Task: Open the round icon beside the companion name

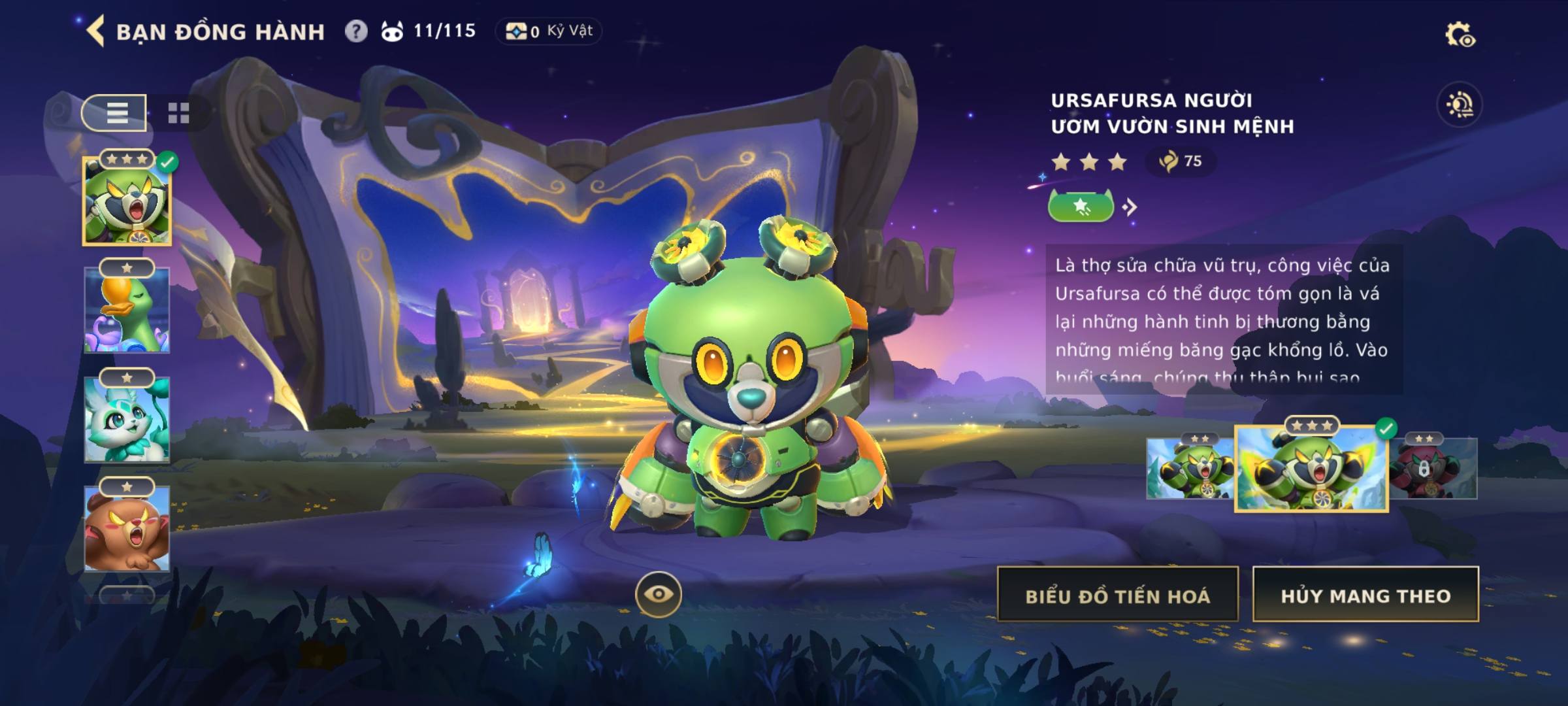Action: point(1460,105)
